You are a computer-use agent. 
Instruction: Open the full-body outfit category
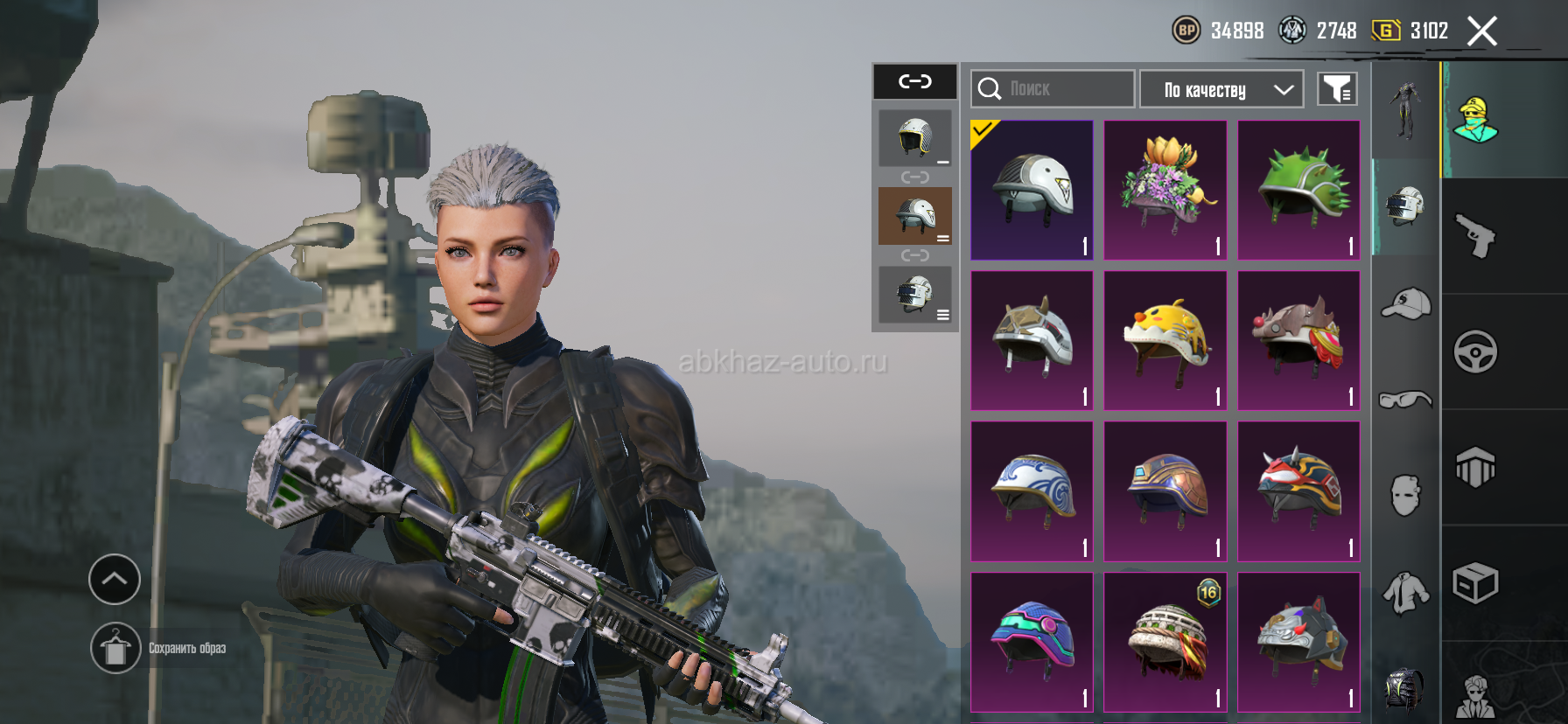coord(1405,111)
